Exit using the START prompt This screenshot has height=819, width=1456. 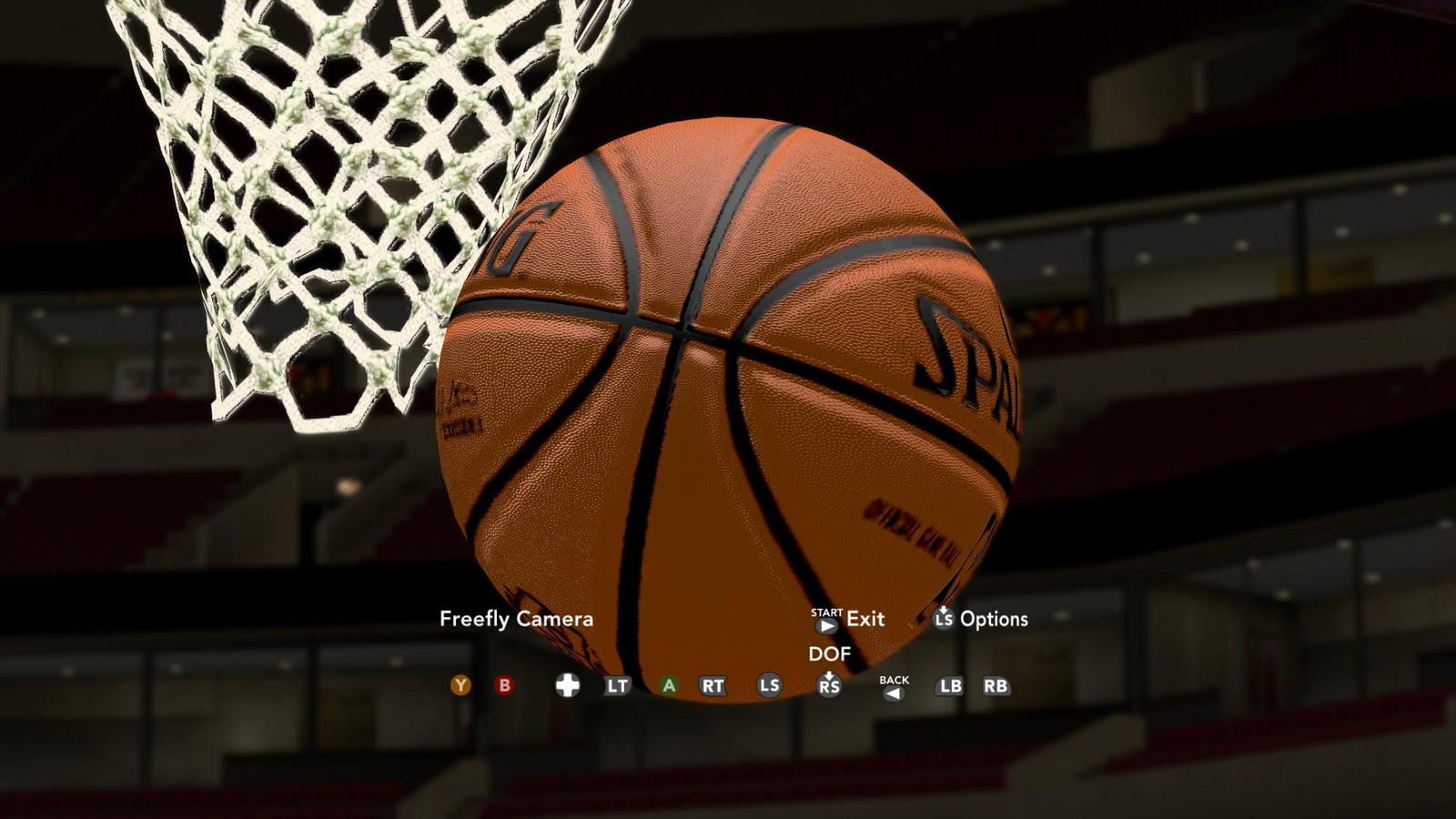click(825, 624)
